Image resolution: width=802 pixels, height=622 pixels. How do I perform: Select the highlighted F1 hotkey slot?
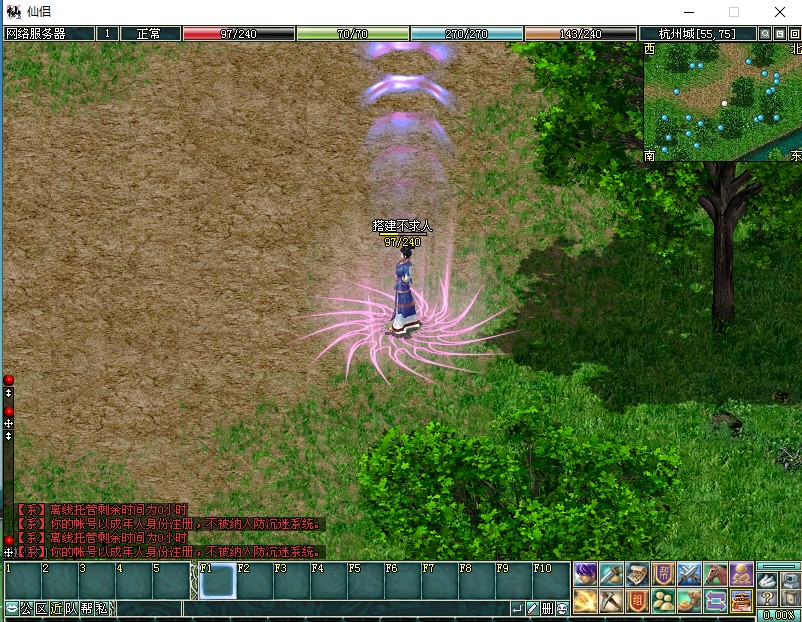click(x=217, y=581)
